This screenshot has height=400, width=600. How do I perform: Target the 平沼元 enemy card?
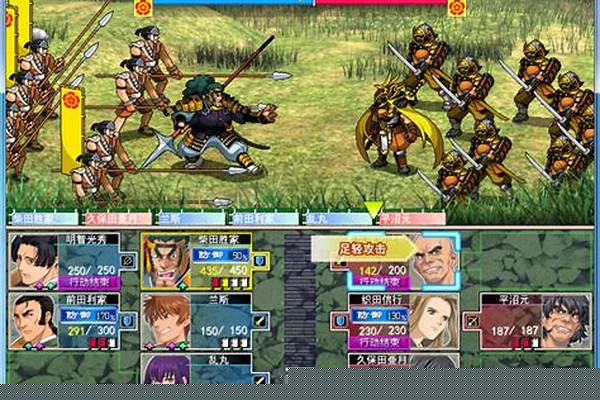(x=533, y=319)
